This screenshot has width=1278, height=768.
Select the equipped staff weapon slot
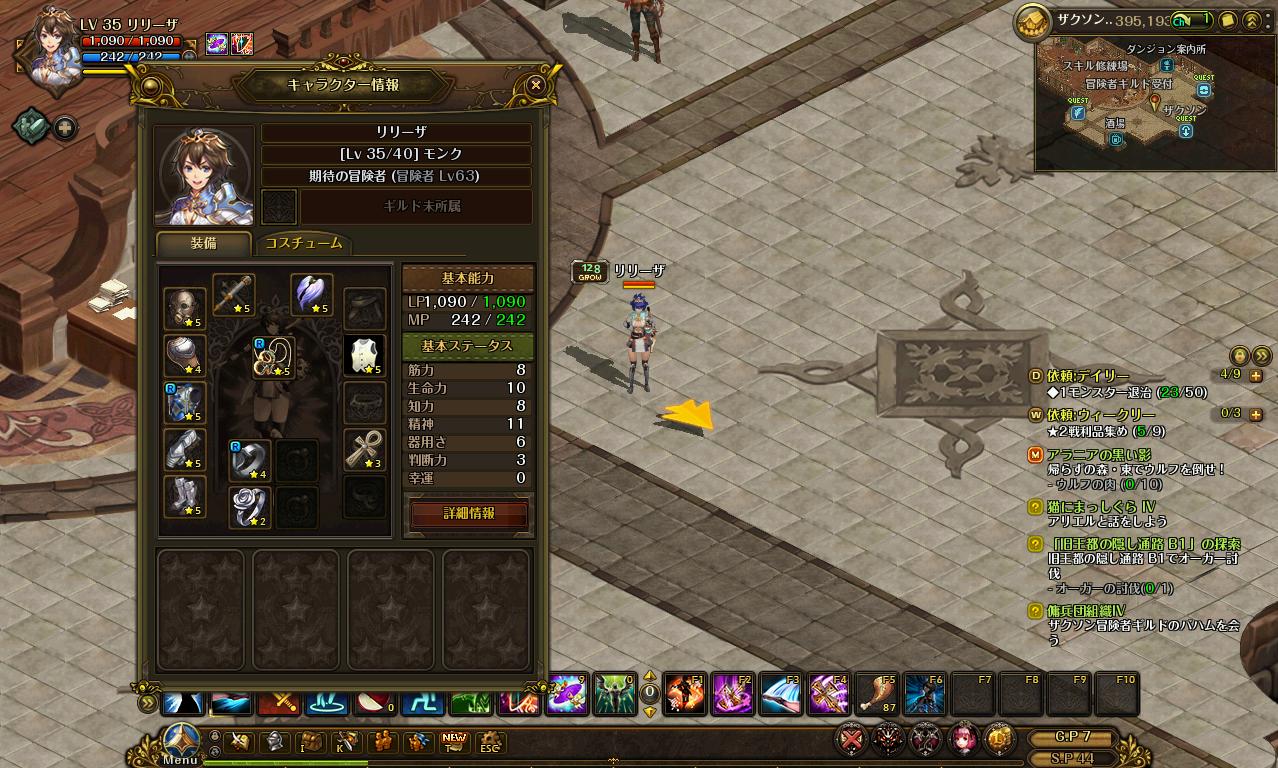point(234,294)
